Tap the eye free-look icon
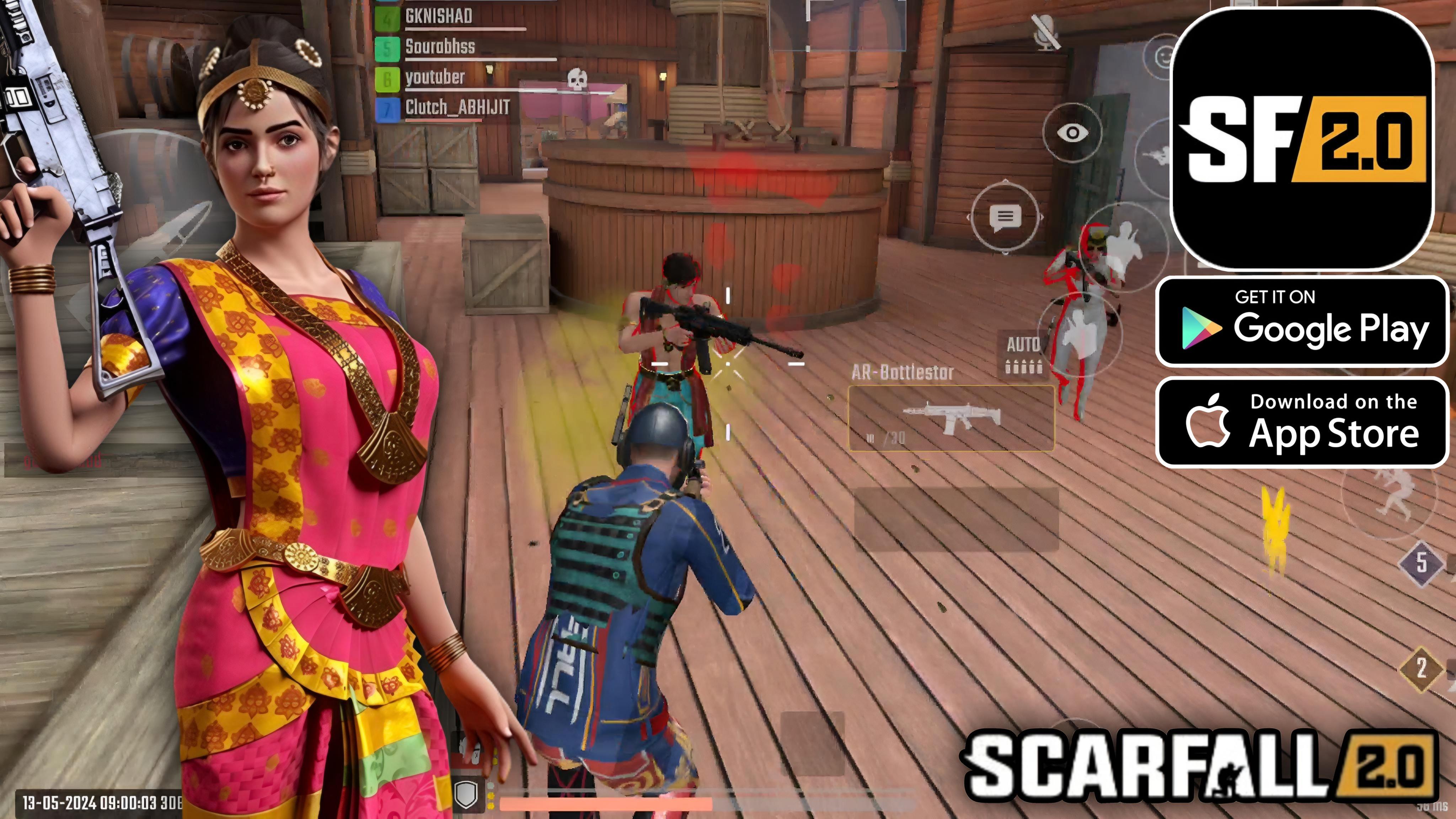This screenshot has width=1456, height=819. tap(1073, 133)
